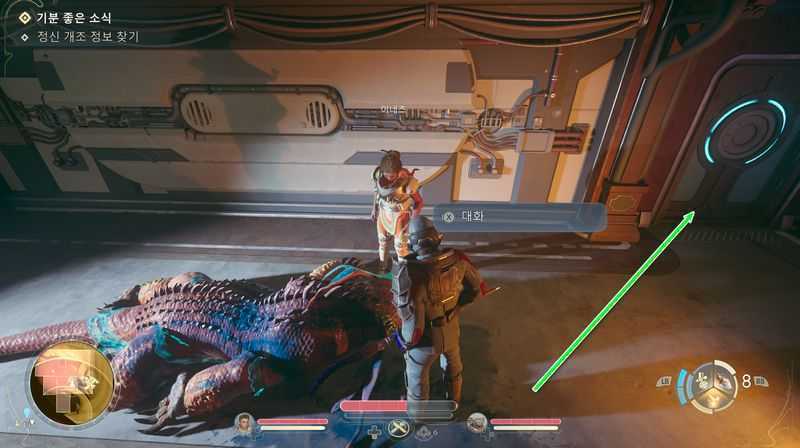
Task: Open the 기분 좋은 소식 quest tracker
Action: 72,17
